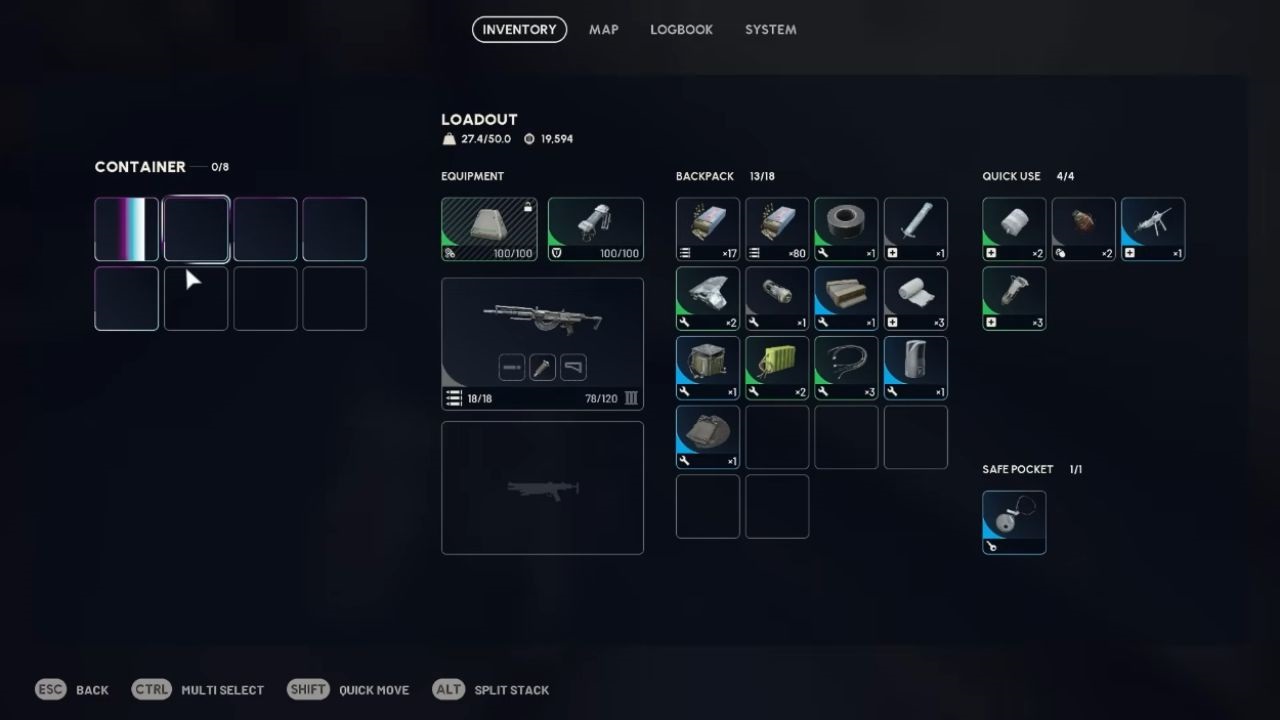Open the locked backpack equipment slot

[x=488, y=228]
